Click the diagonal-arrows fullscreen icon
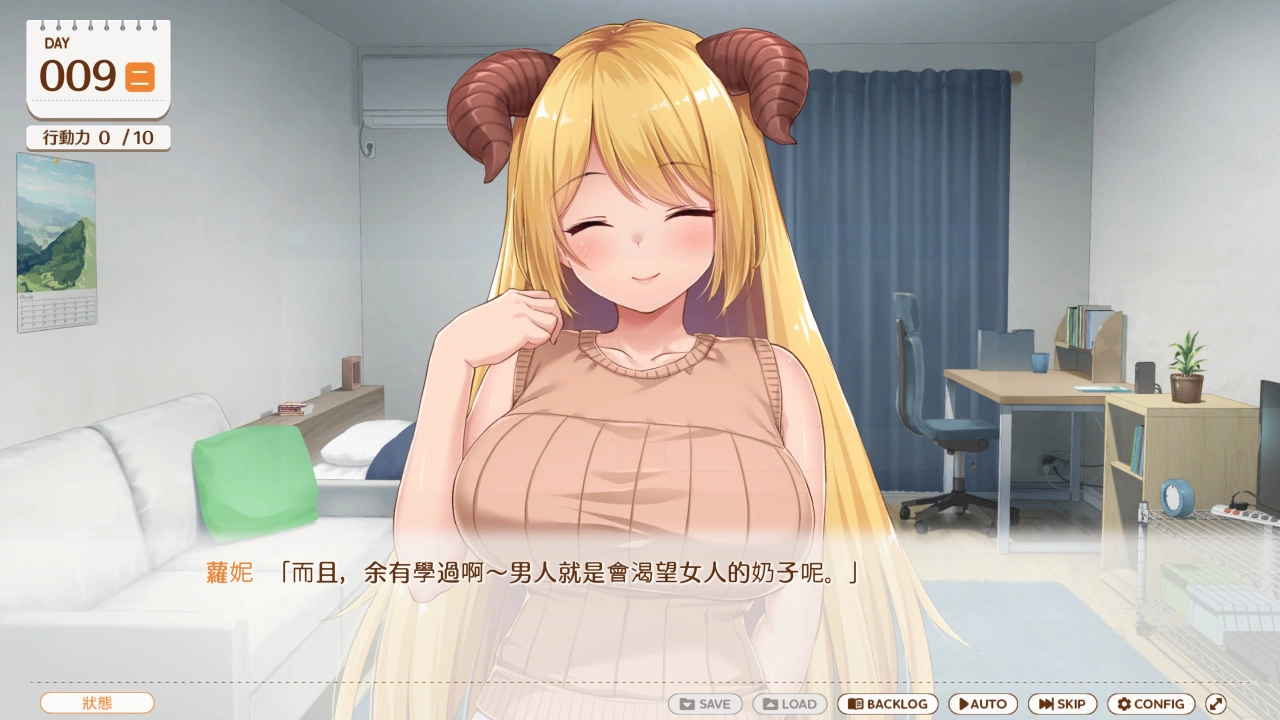 tap(1214, 704)
